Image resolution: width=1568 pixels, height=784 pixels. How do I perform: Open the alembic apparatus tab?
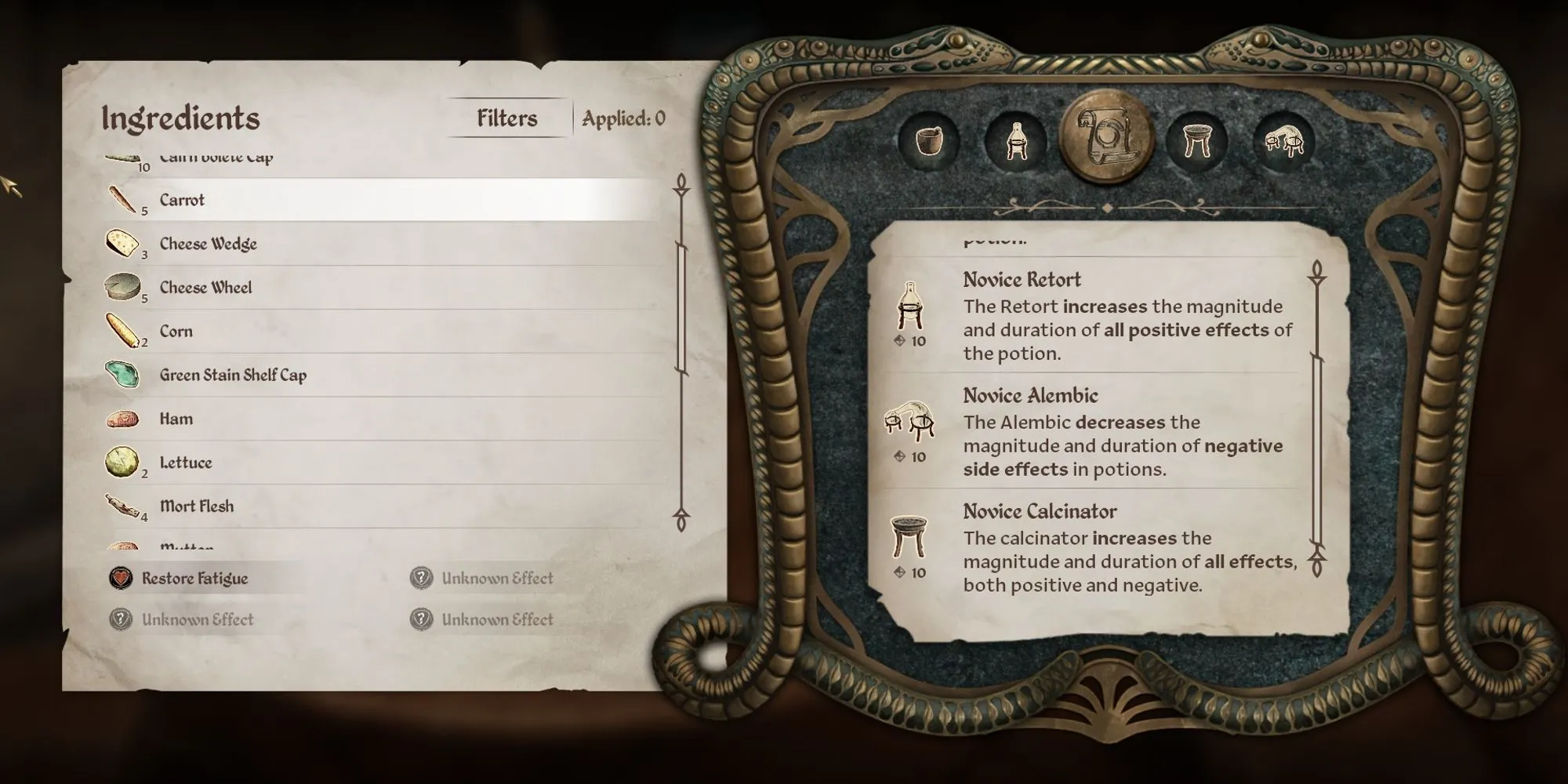click(1284, 141)
